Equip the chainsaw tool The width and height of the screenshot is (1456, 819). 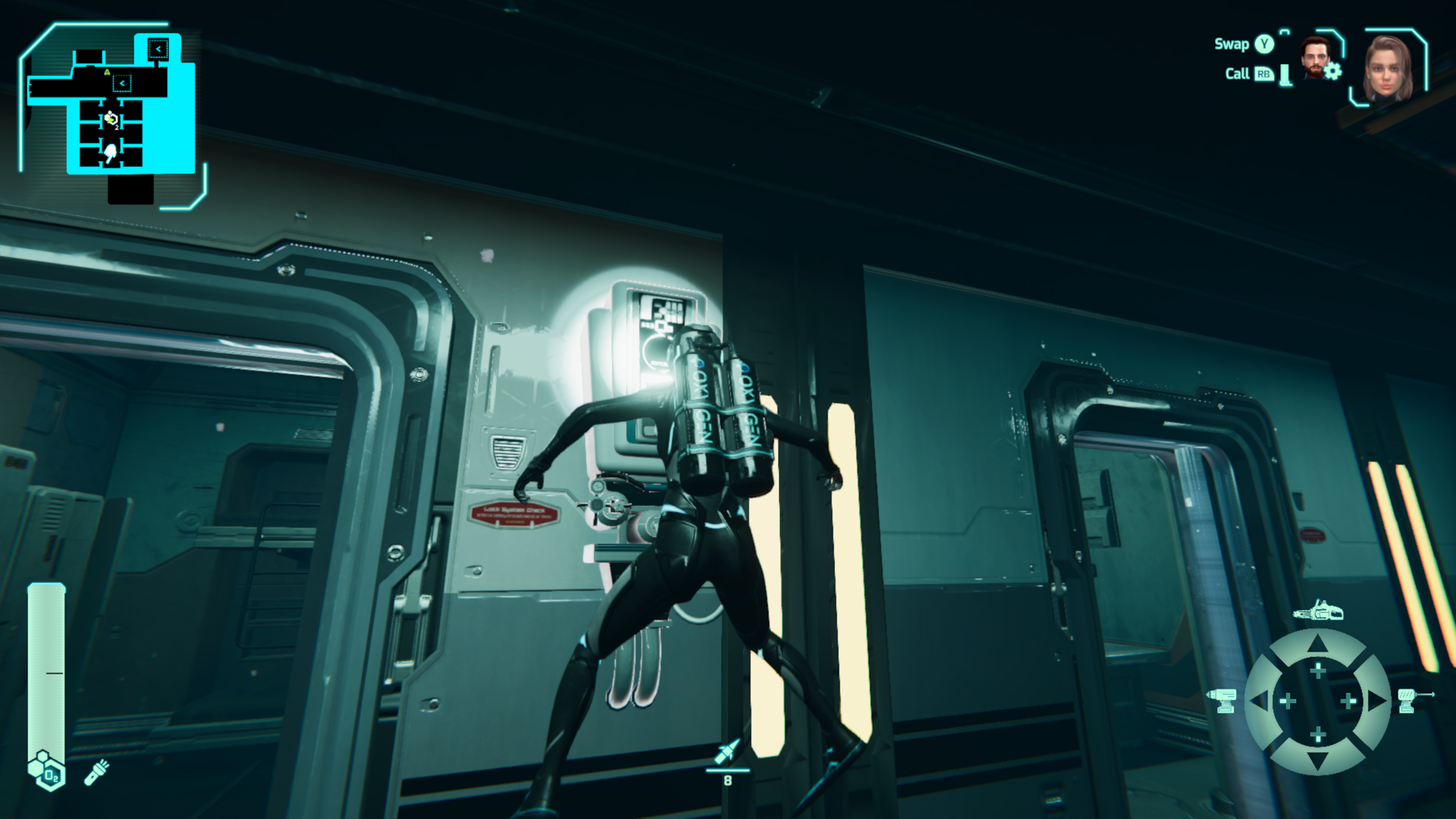coord(1318,610)
